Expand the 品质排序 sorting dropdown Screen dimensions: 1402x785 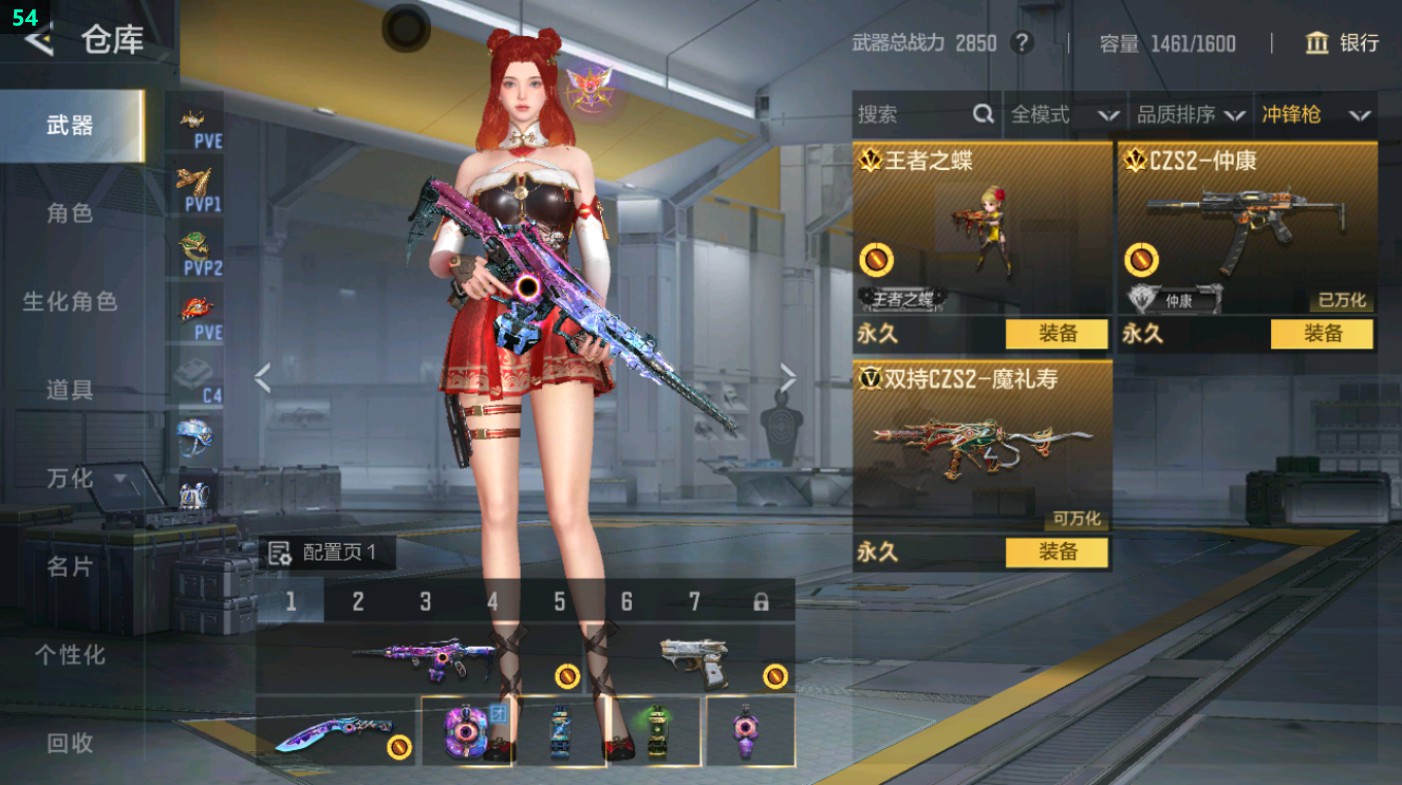(x=1195, y=114)
